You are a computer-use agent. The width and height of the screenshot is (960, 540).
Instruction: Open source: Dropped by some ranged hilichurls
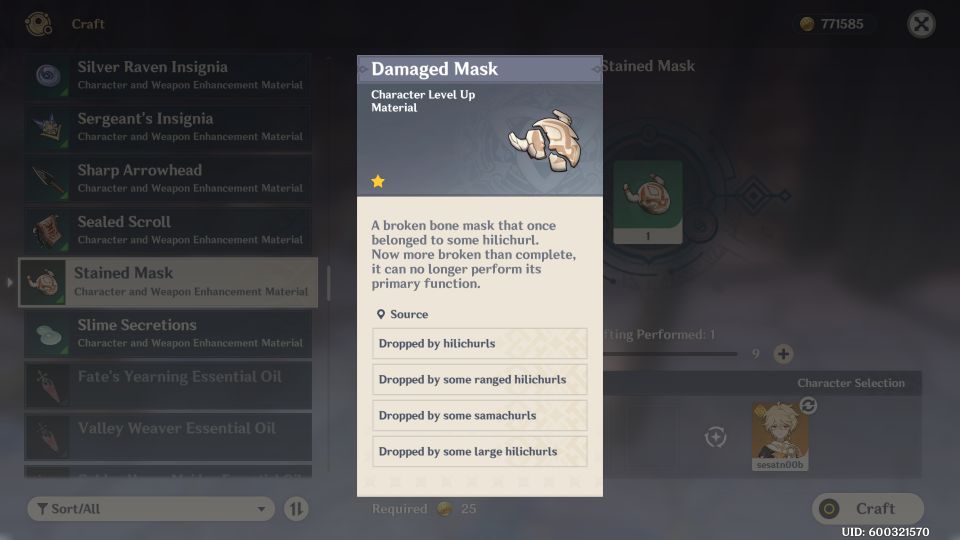[479, 380]
